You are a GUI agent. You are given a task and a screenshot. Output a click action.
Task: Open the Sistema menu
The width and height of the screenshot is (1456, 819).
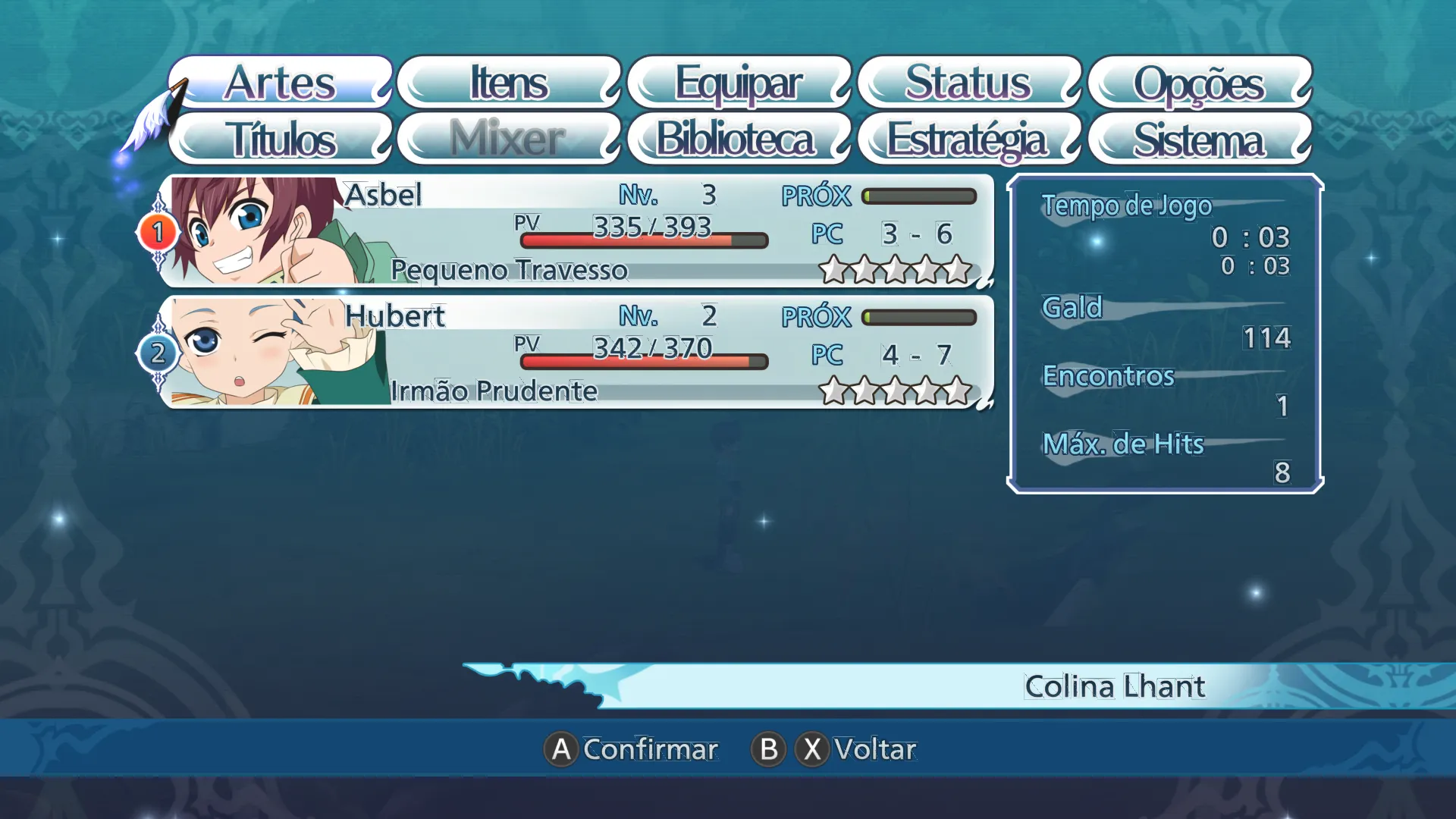pyautogui.click(x=1199, y=140)
